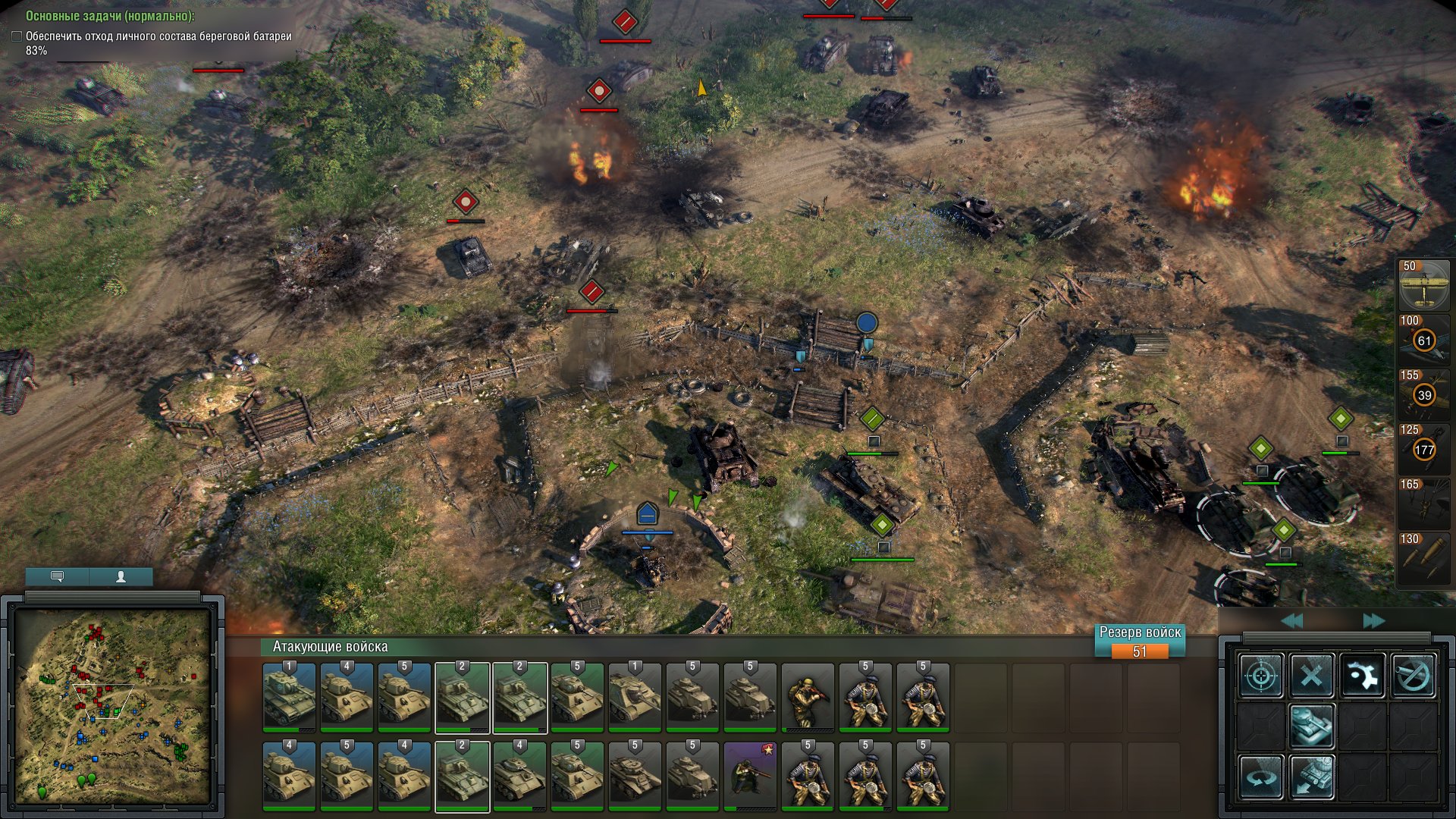
Task: Use the circular arrows rotate command
Action: point(1261,777)
